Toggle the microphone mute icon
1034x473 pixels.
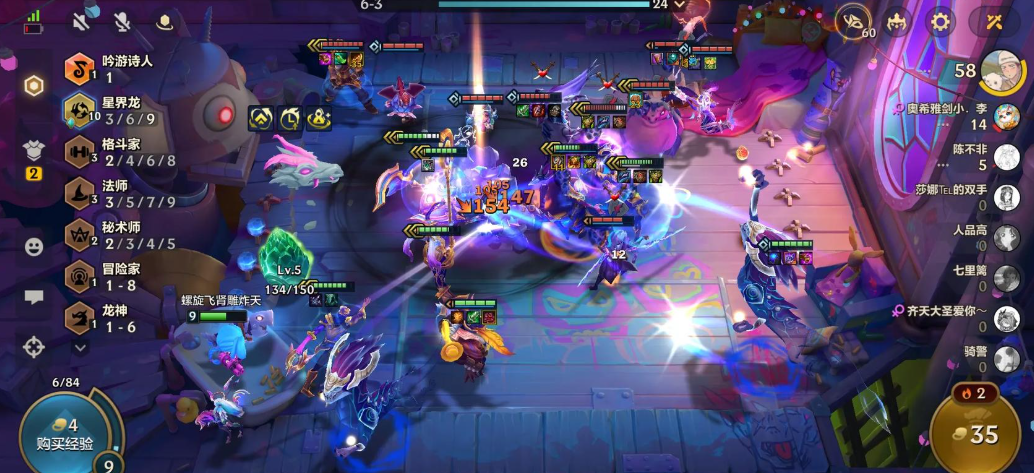pos(122,19)
